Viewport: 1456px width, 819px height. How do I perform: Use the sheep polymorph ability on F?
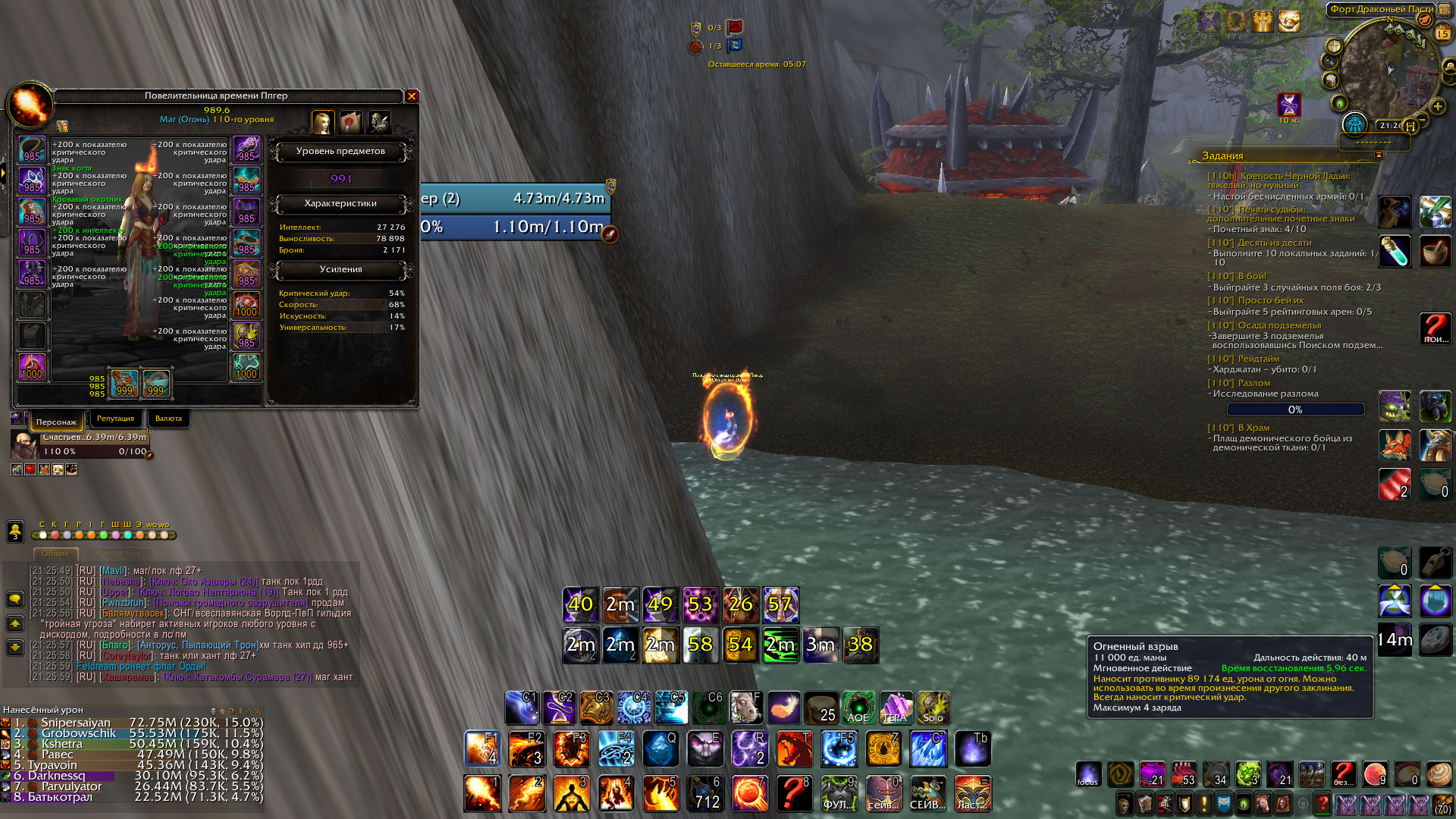(746, 708)
